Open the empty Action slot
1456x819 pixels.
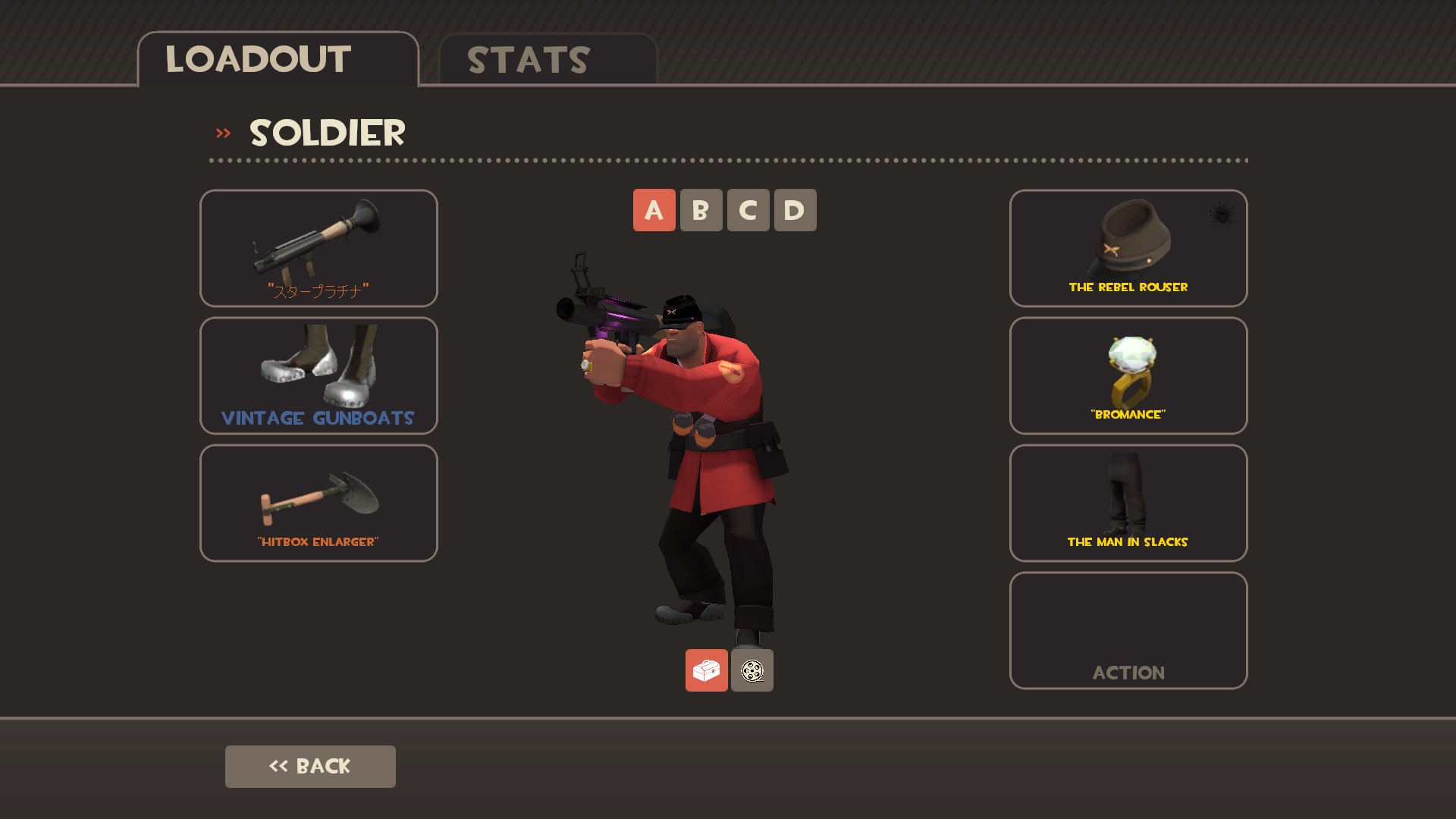click(1128, 630)
